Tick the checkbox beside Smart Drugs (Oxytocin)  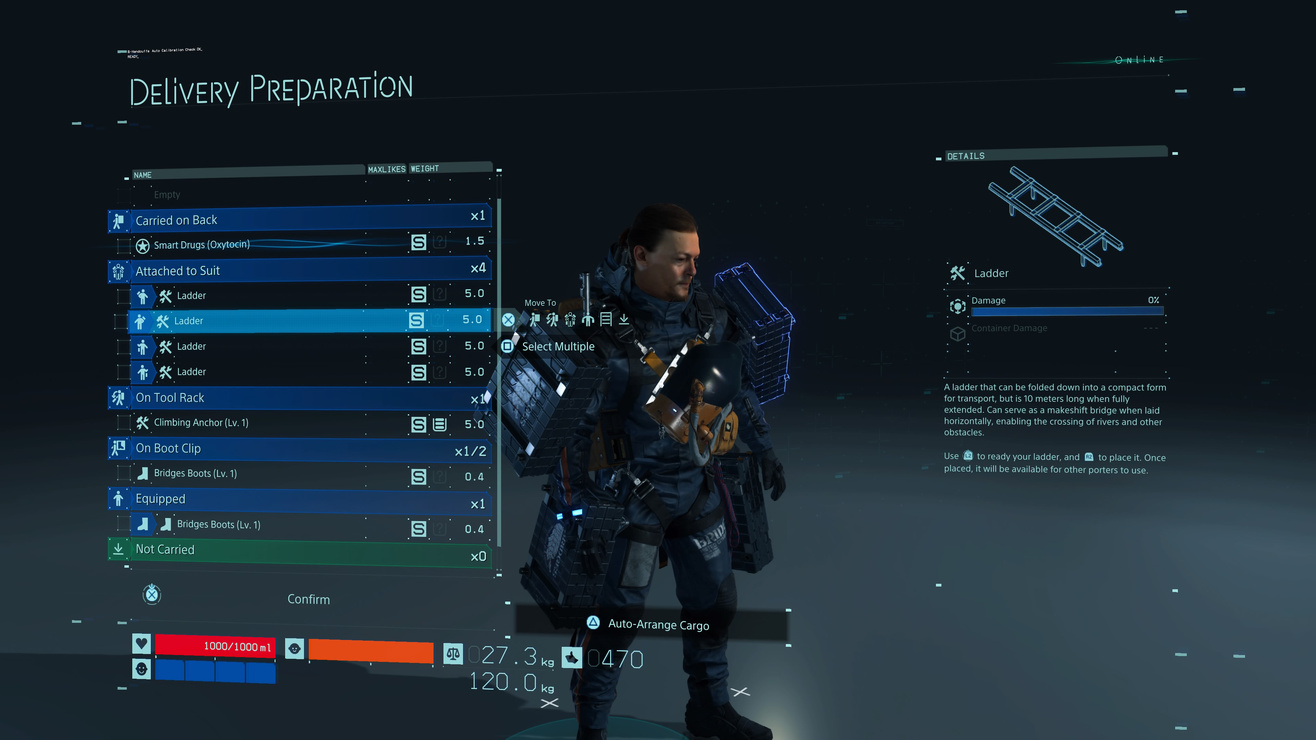123,245
